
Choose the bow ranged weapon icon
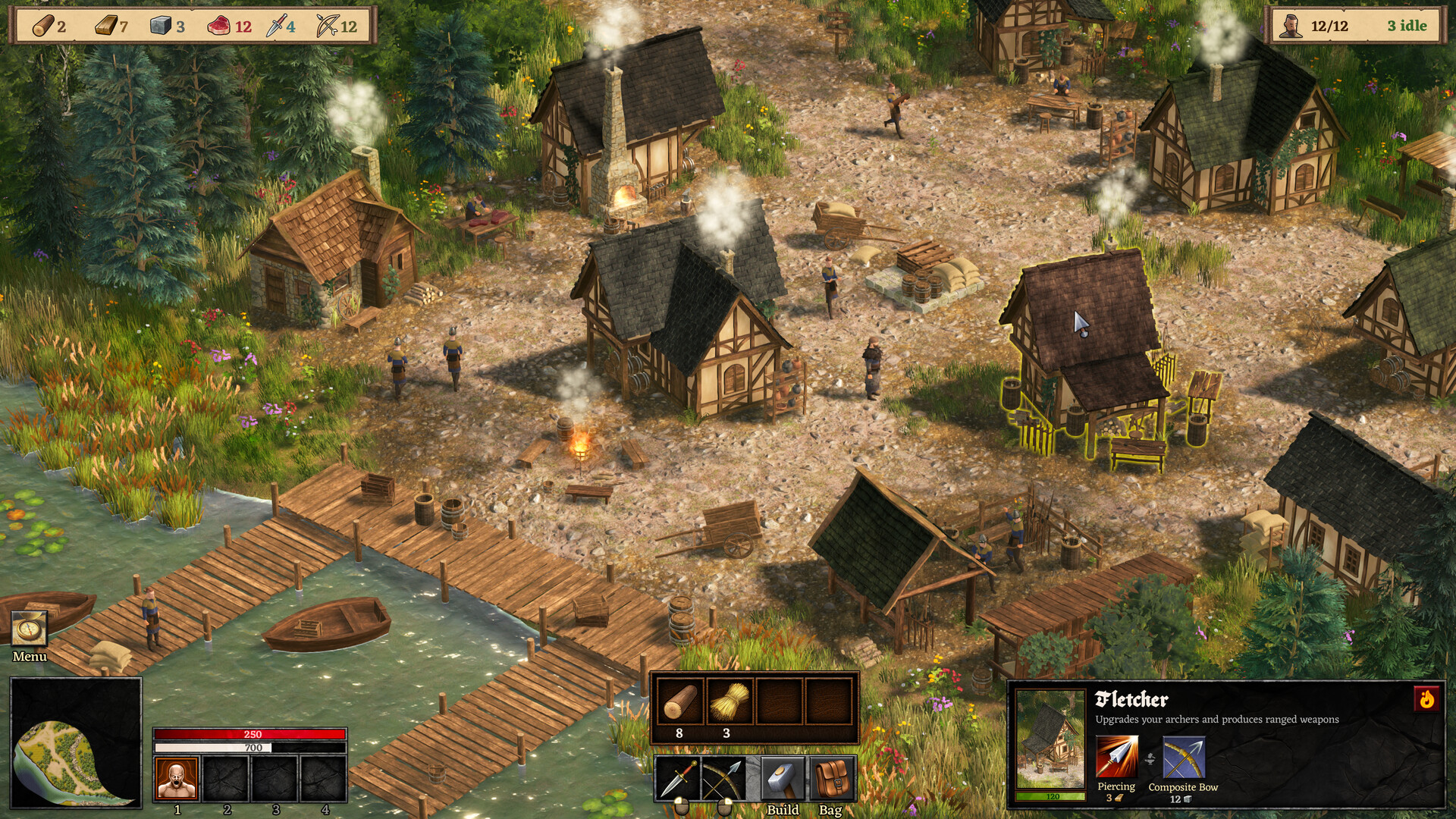pyautogui.click(x=724, y=778)
